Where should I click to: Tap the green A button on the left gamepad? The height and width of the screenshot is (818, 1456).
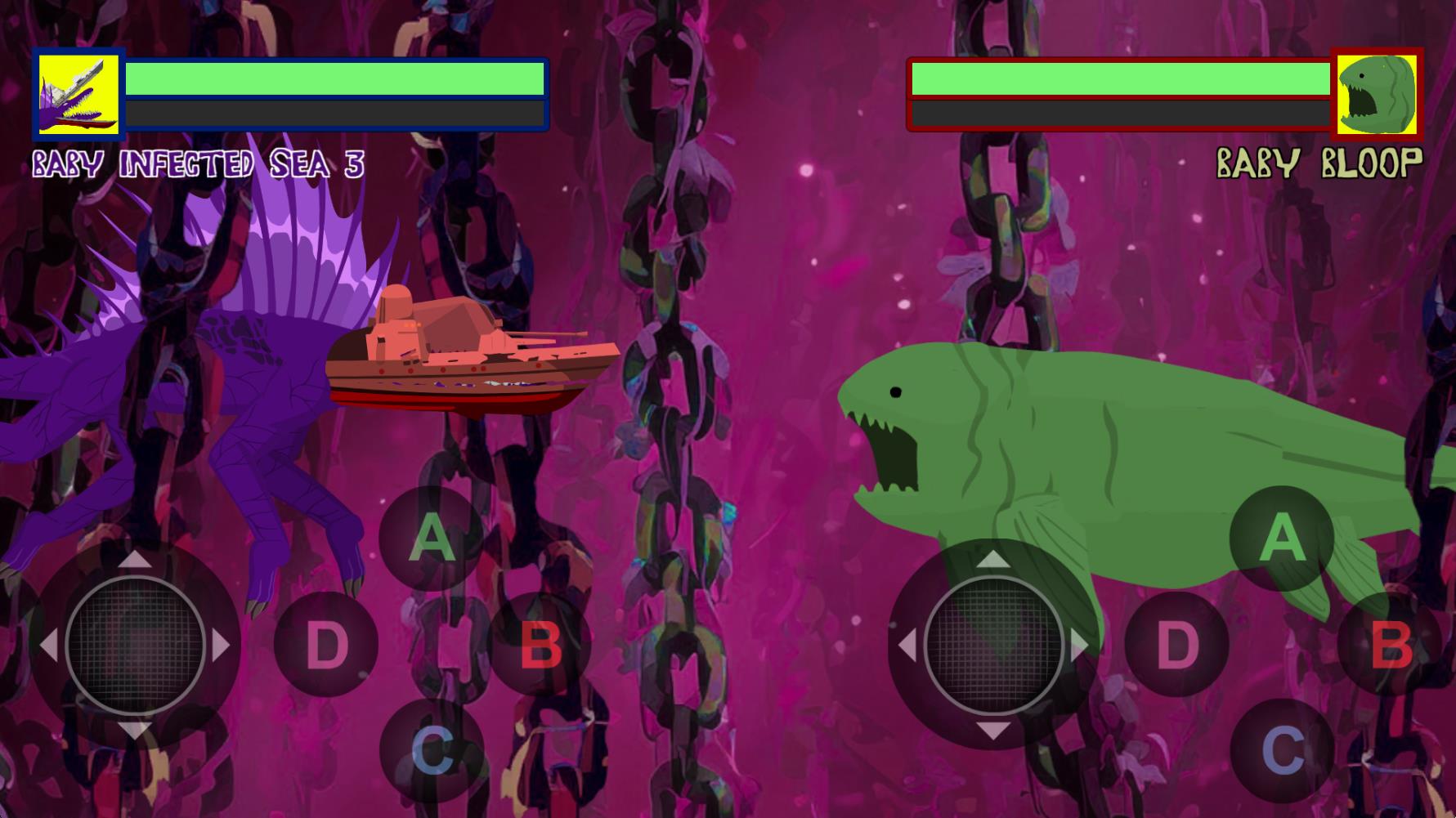click(432, 539)
